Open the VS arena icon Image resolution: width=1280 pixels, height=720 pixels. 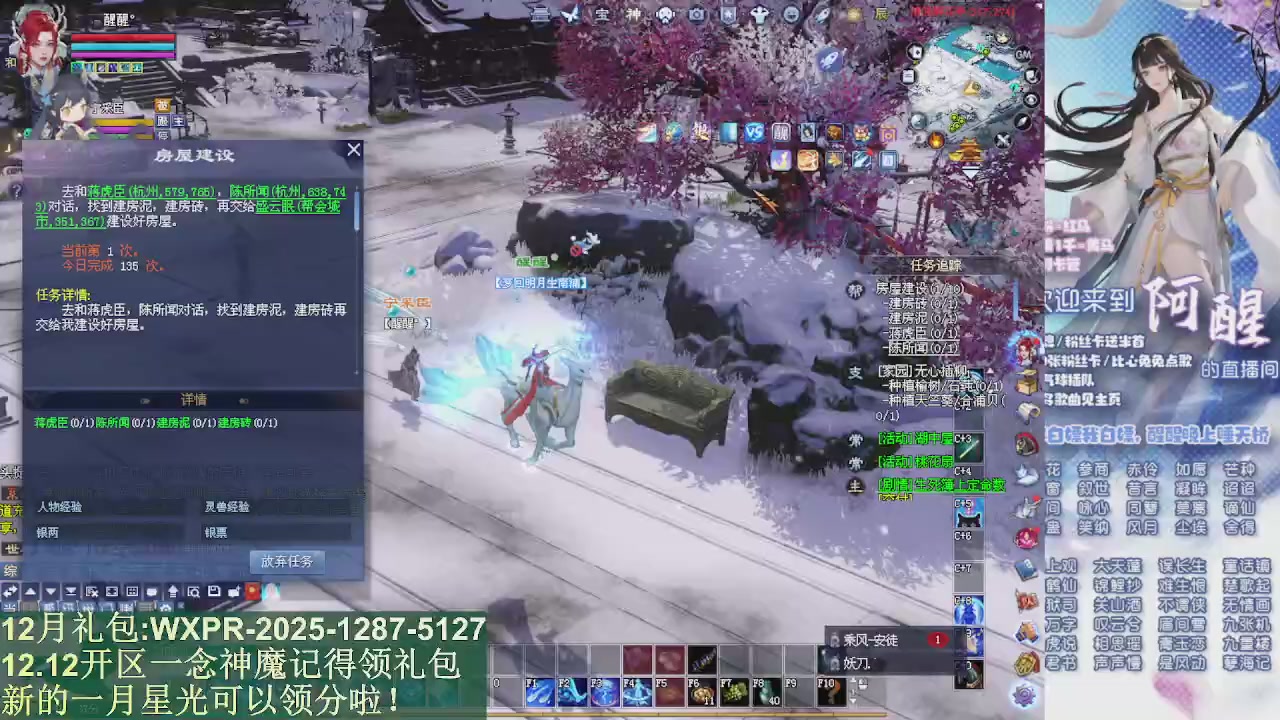753,133
